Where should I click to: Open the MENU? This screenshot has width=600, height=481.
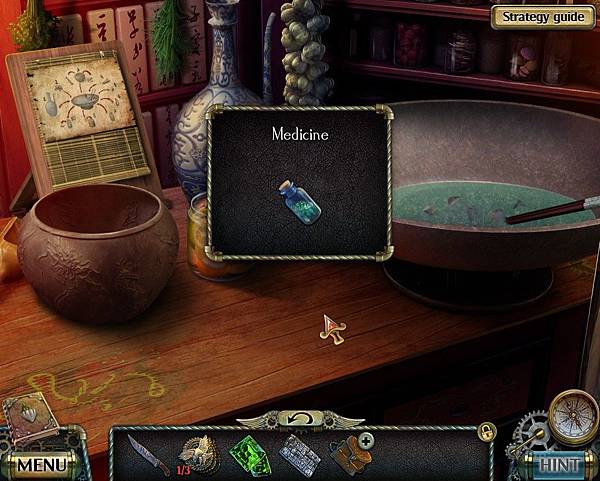40,465
